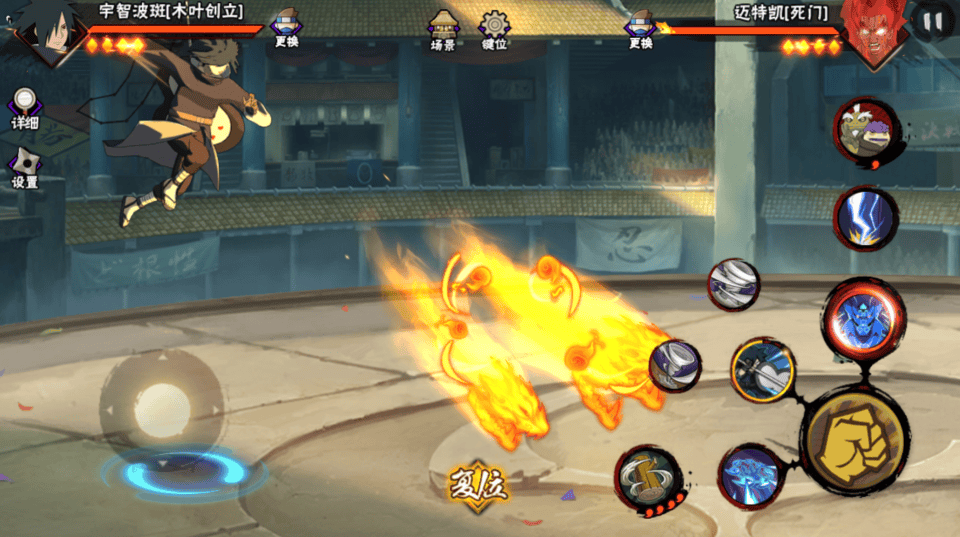Viewport: 960px width, 537px height.
Task: Open the 设置 settings menu
Action: click(25, 168)
